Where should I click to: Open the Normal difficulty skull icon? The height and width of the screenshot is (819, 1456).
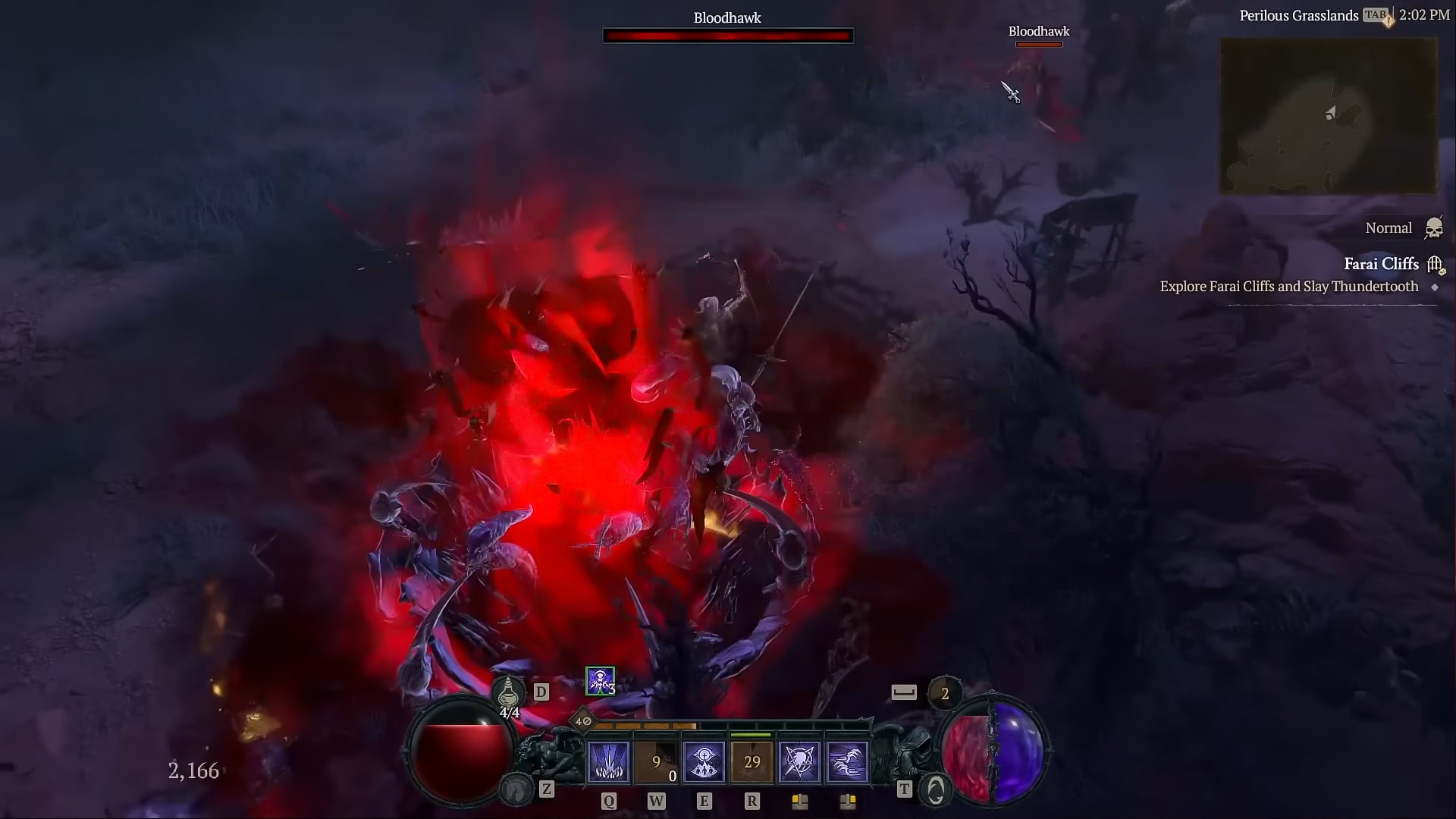click(1433, 227)
